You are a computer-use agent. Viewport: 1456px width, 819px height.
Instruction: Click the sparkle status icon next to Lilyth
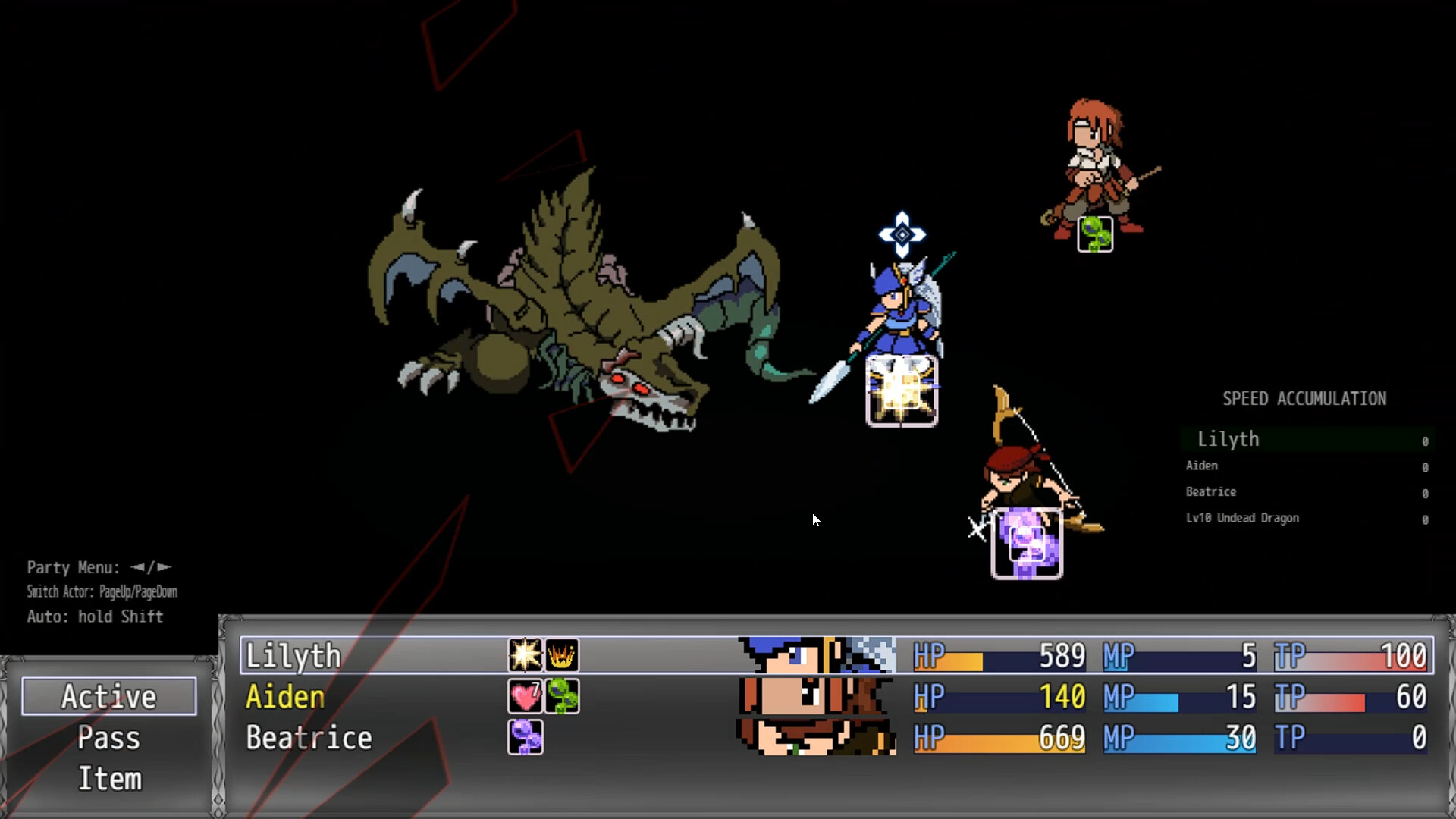[x=525, y=655]
